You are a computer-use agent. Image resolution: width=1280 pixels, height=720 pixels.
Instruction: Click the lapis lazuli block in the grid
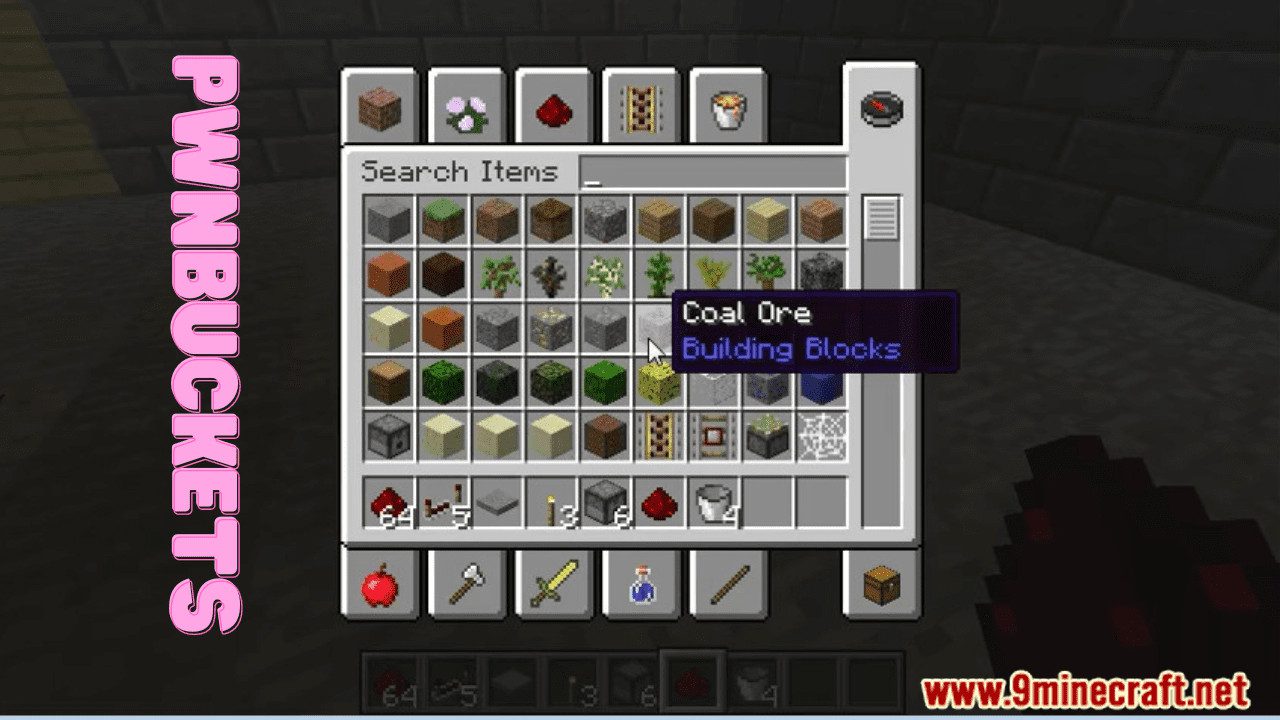822,383
